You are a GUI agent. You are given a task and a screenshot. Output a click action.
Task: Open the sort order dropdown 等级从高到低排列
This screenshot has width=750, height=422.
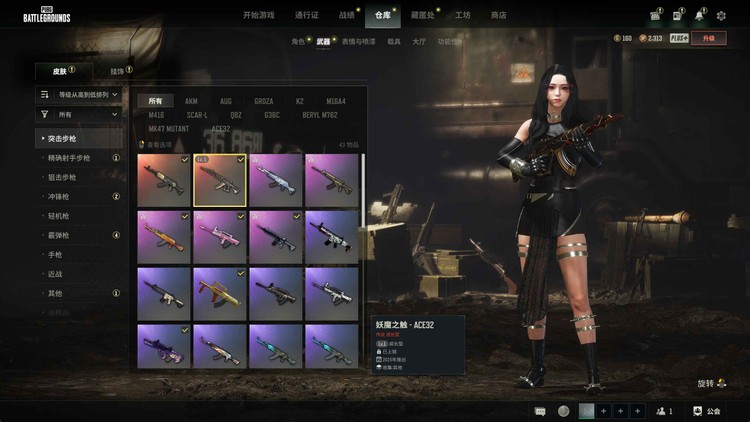pos(82,94)
